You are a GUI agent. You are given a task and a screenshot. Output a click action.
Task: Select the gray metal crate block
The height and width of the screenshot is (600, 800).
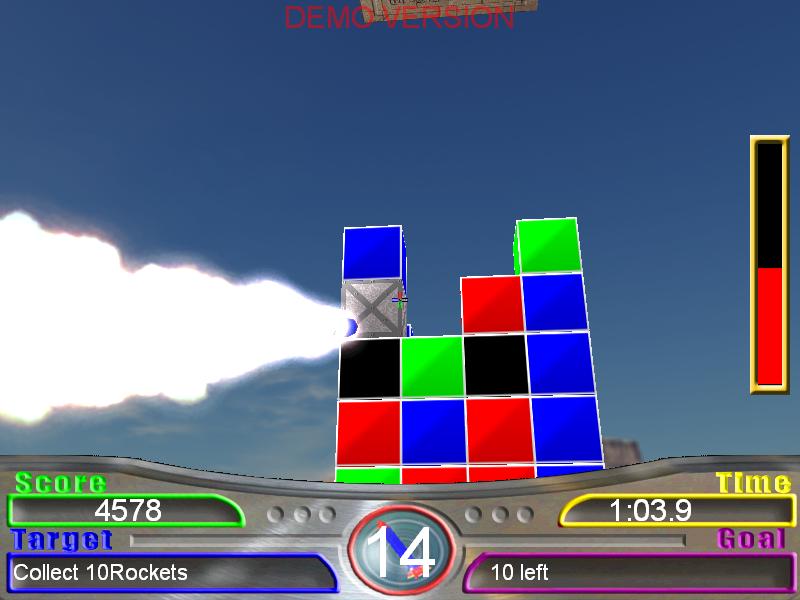pyautogui.click(x=372, y=308)
